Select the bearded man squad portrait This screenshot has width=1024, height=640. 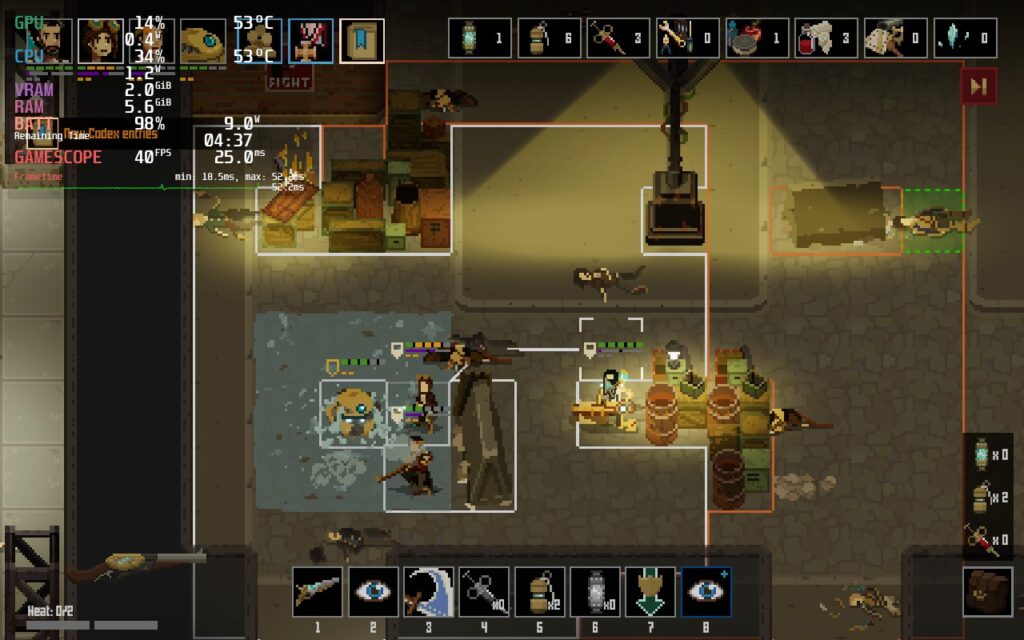click(x=48, y=41)
